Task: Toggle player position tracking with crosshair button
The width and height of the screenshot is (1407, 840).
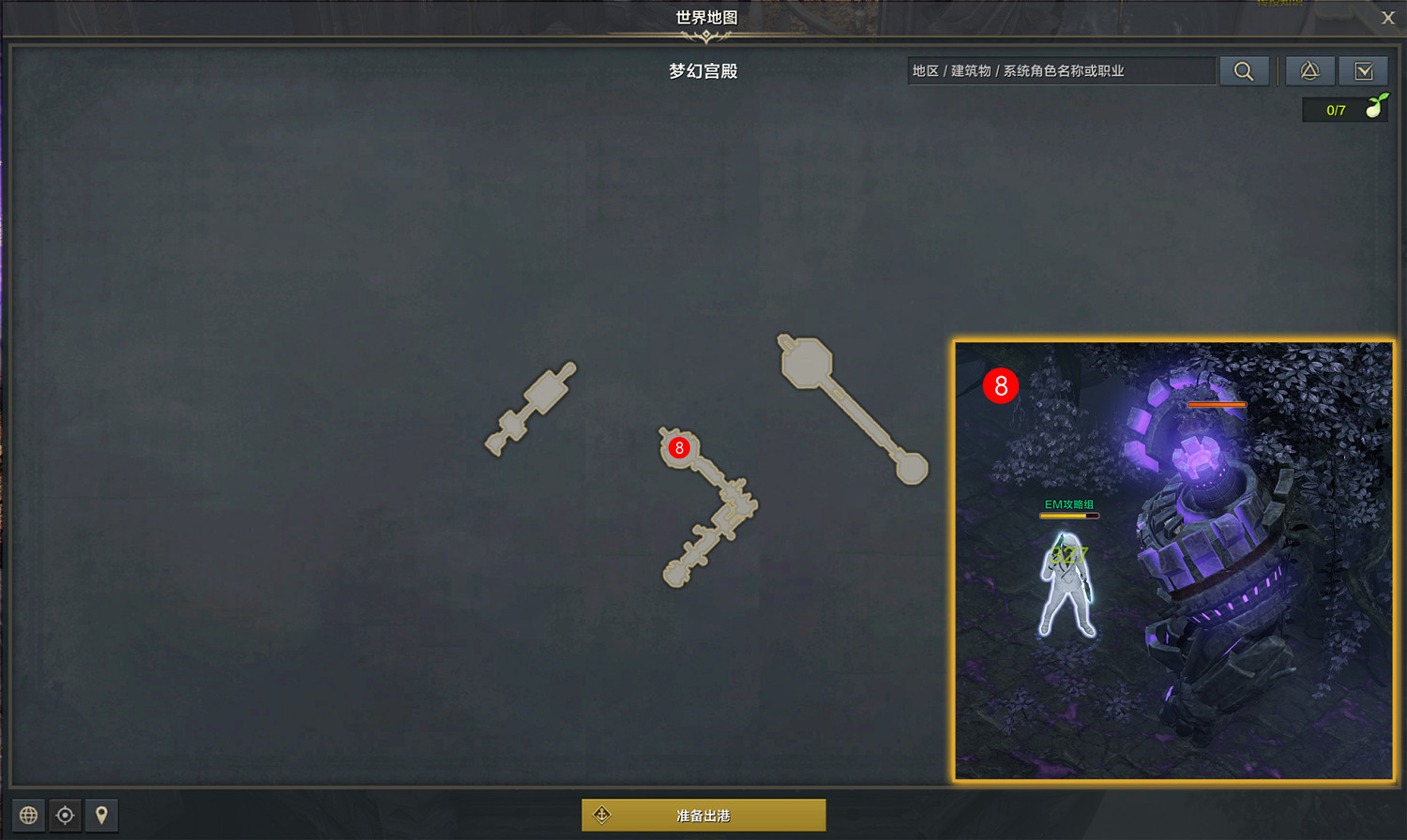Action: tap(65, 815)
